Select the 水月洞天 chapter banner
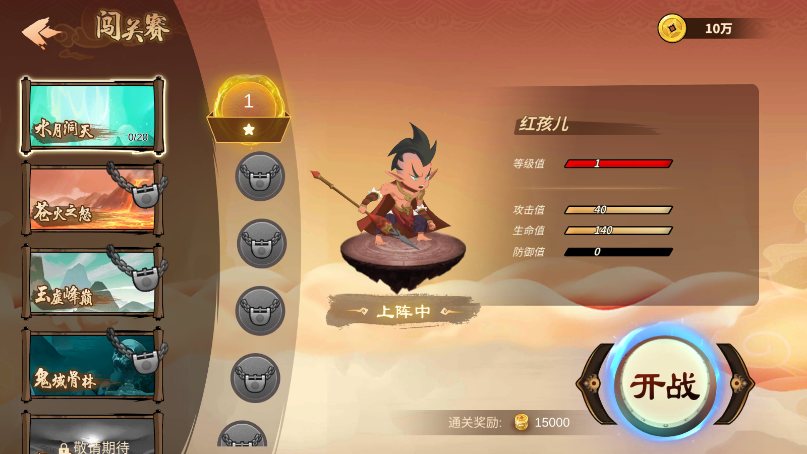The height and width of the screenshot is (454, 807). pyautogui.click(x=92, y=115)
